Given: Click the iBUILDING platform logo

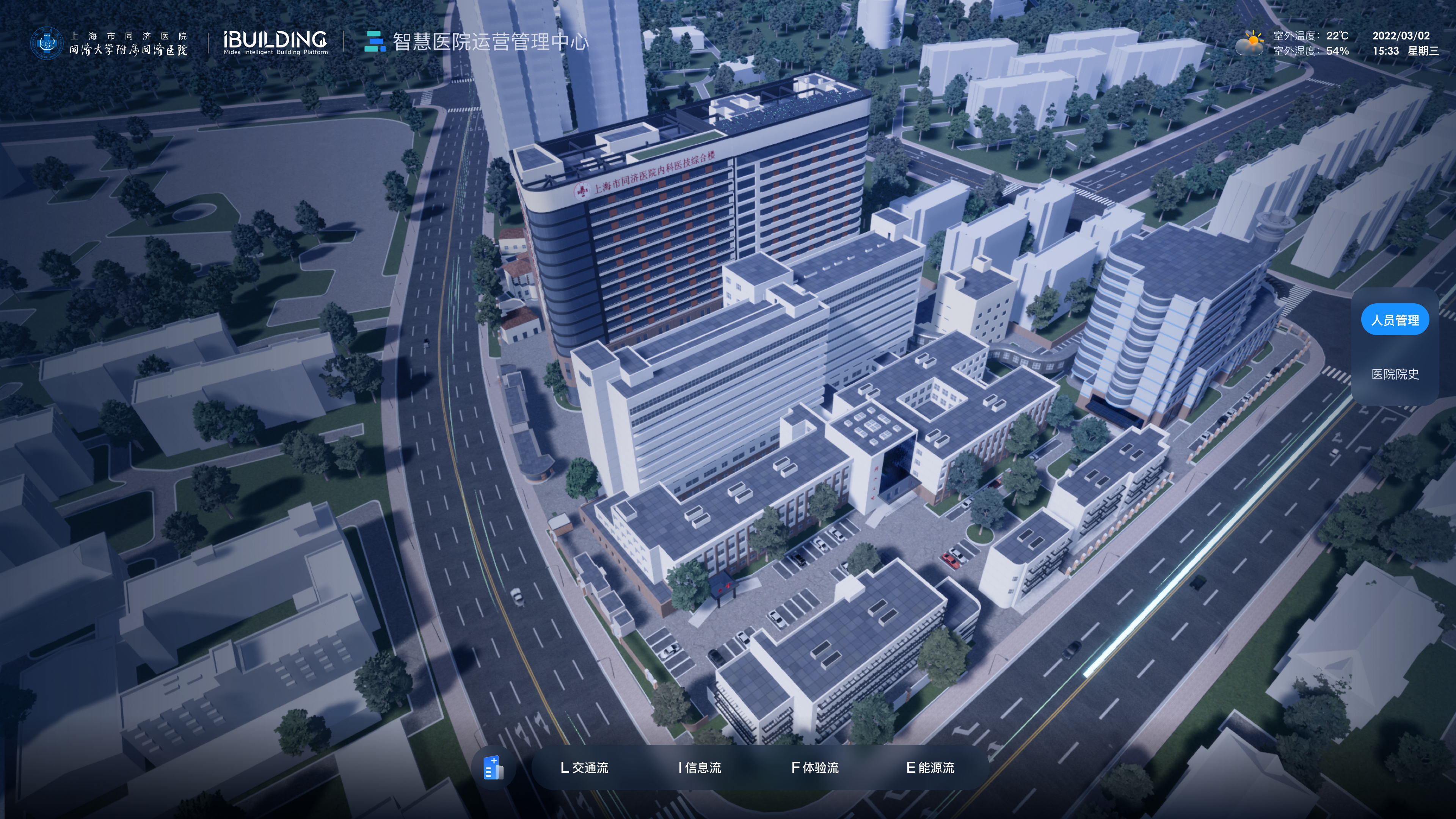Looking at the screenshot, I should pos(275,42).
